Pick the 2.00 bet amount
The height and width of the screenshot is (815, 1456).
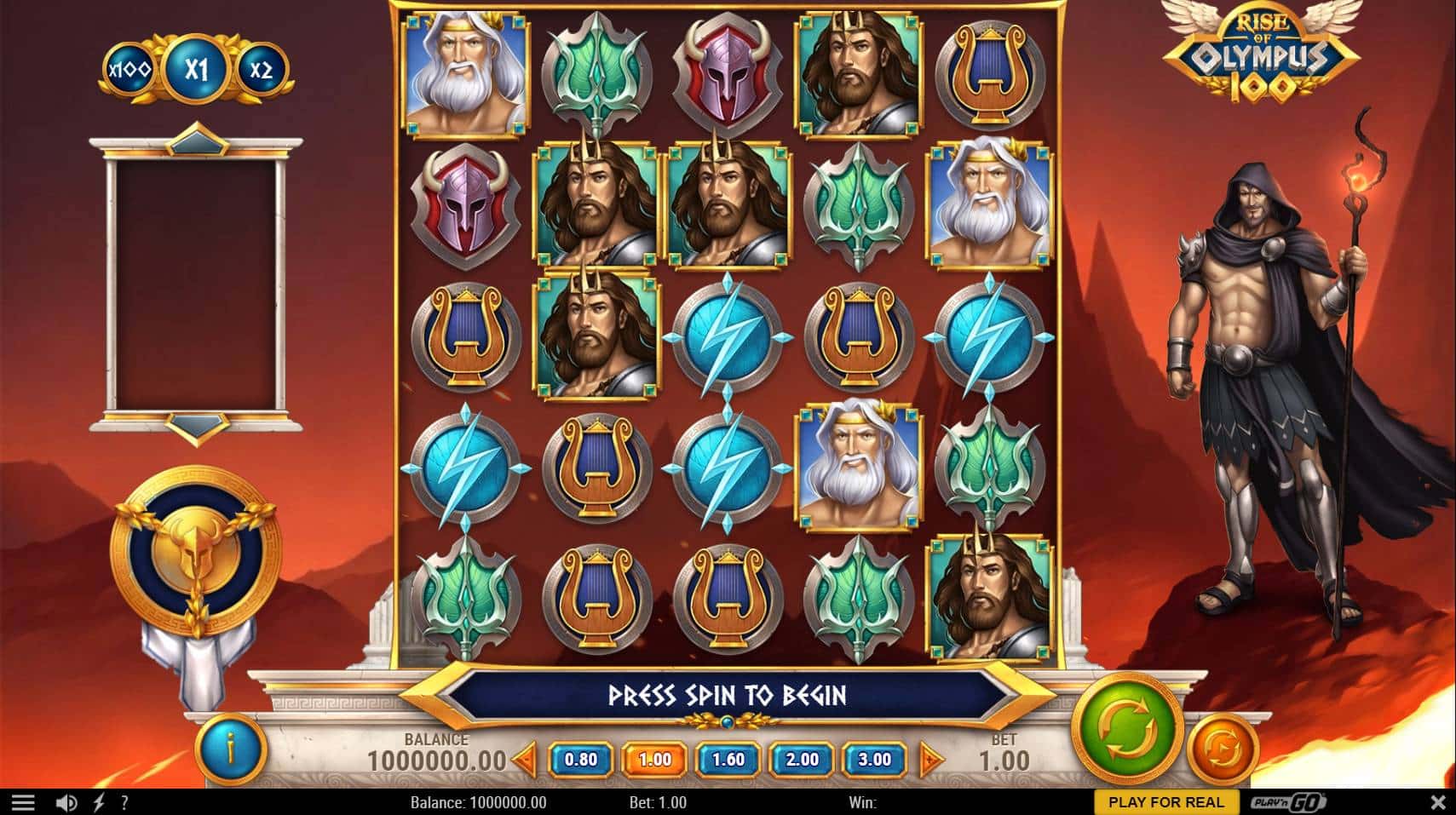pyautogui.click(x=801, y=760)
